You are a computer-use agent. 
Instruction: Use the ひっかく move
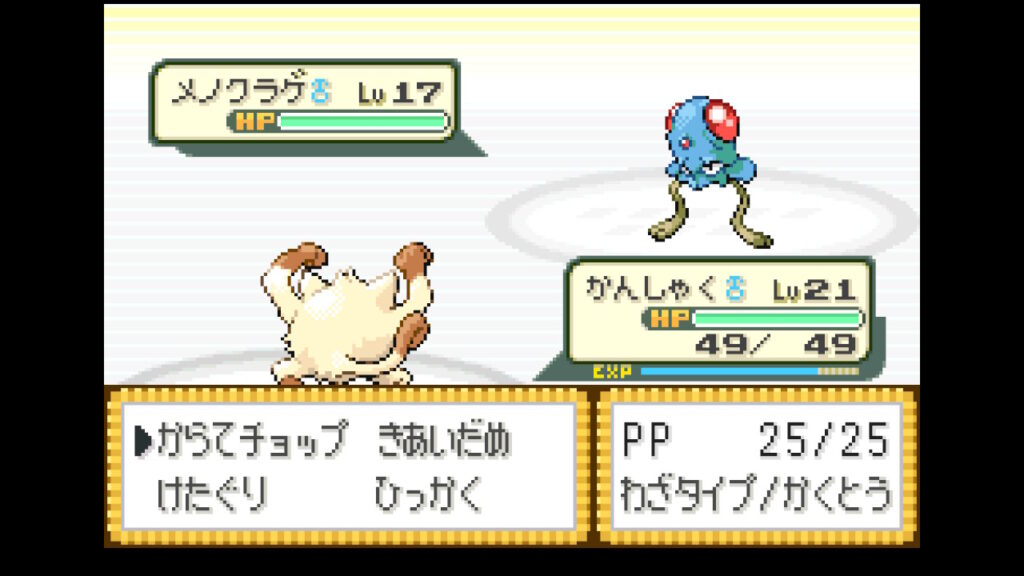pos(428,493)
